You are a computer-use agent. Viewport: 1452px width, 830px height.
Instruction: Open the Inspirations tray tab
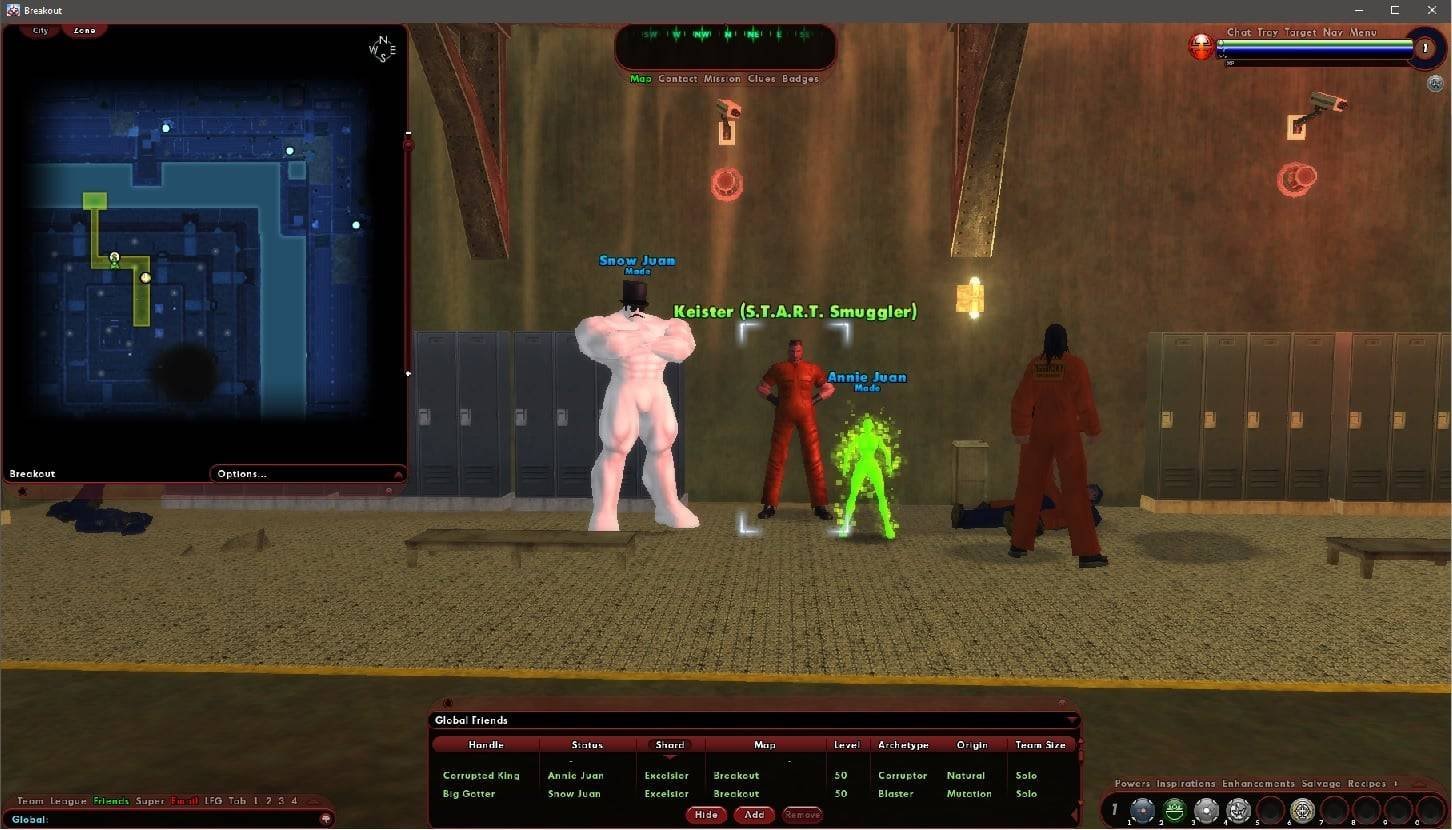1186,784
